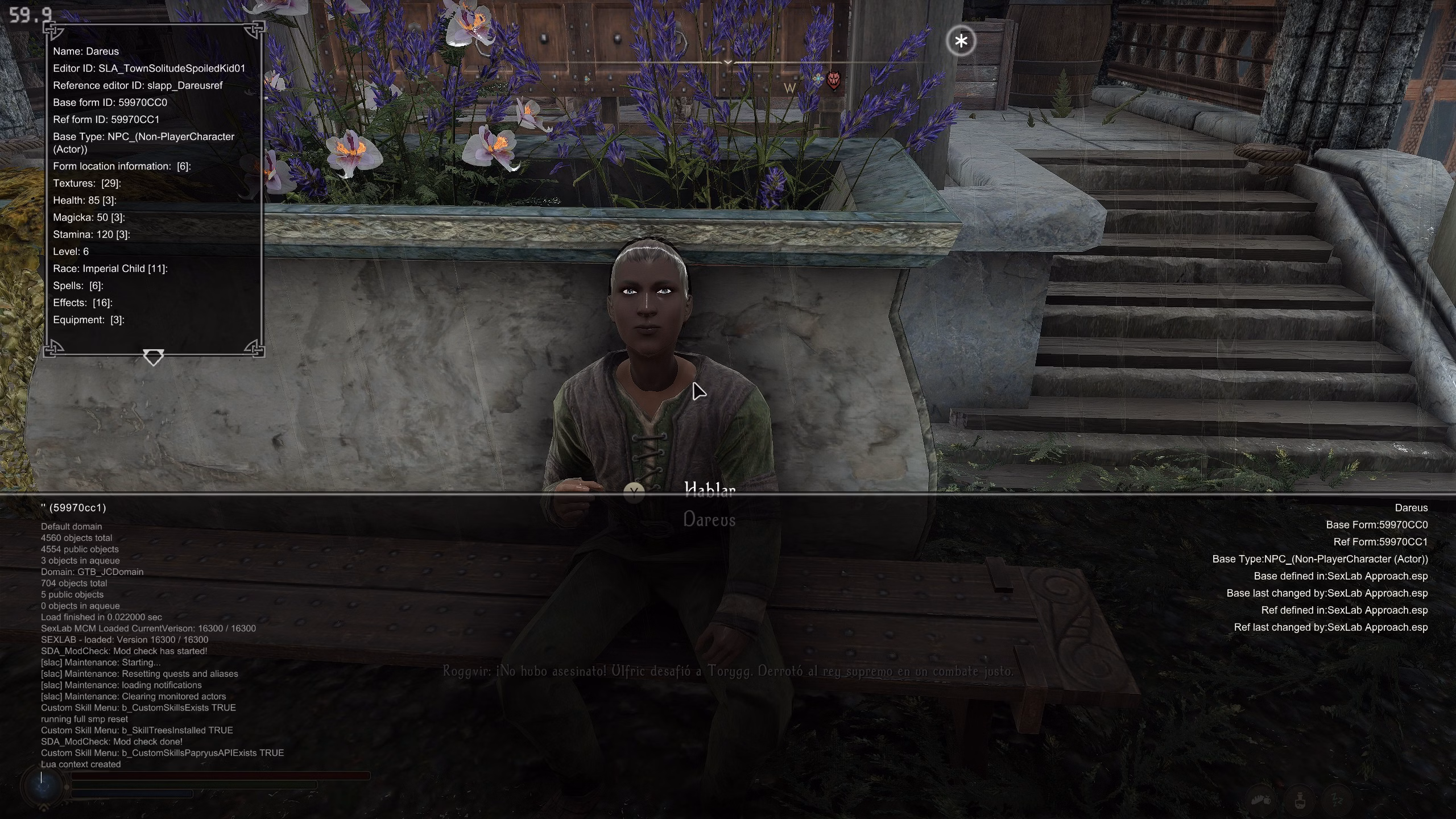Expand the Form location information entry
Image resolution: width=1456 pixels, height=819 pixels.
[122, 166]
